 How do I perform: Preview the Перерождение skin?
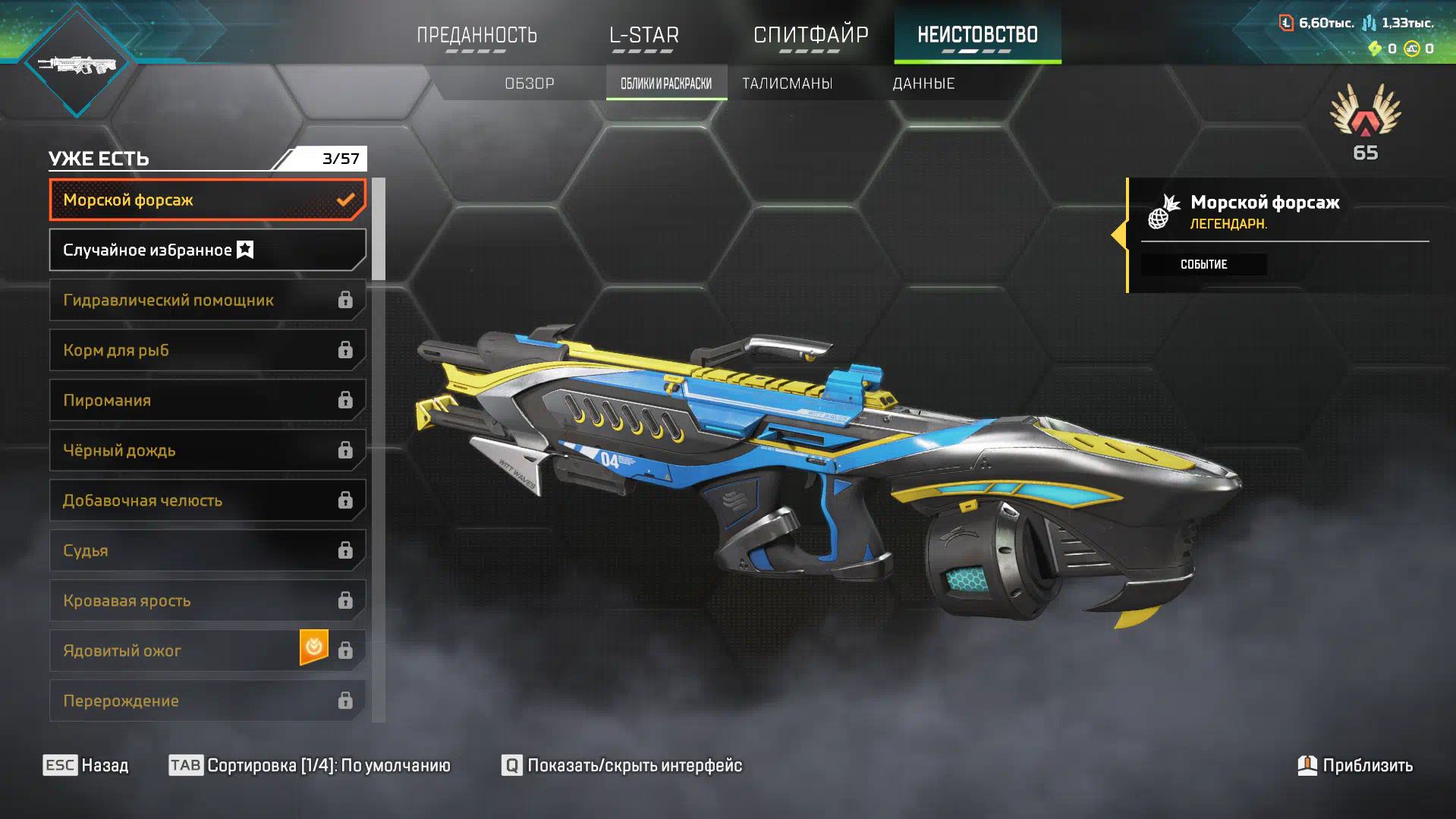[207, 701]
